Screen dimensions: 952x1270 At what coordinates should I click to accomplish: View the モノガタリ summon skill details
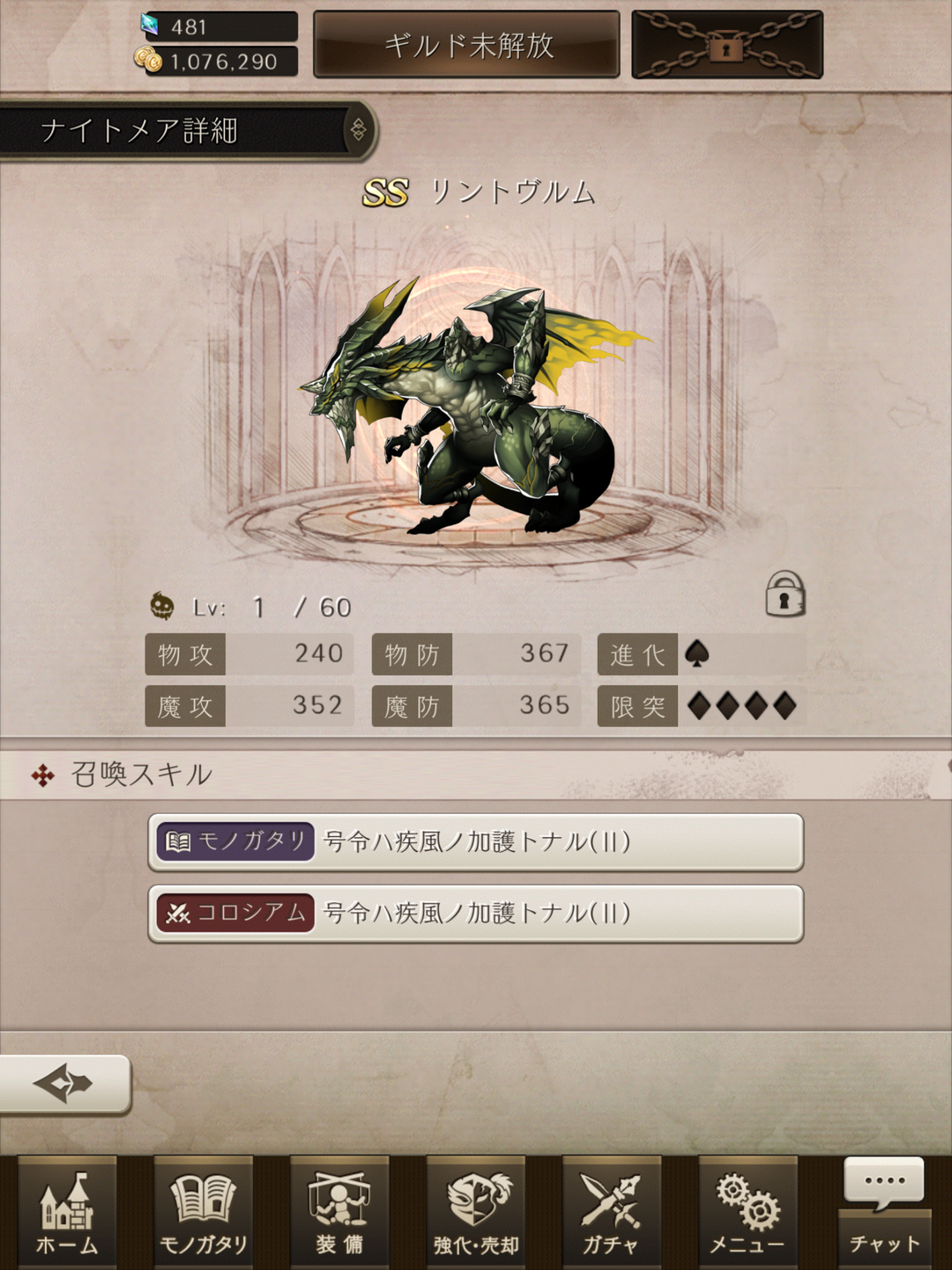click(x=476, y=842)
